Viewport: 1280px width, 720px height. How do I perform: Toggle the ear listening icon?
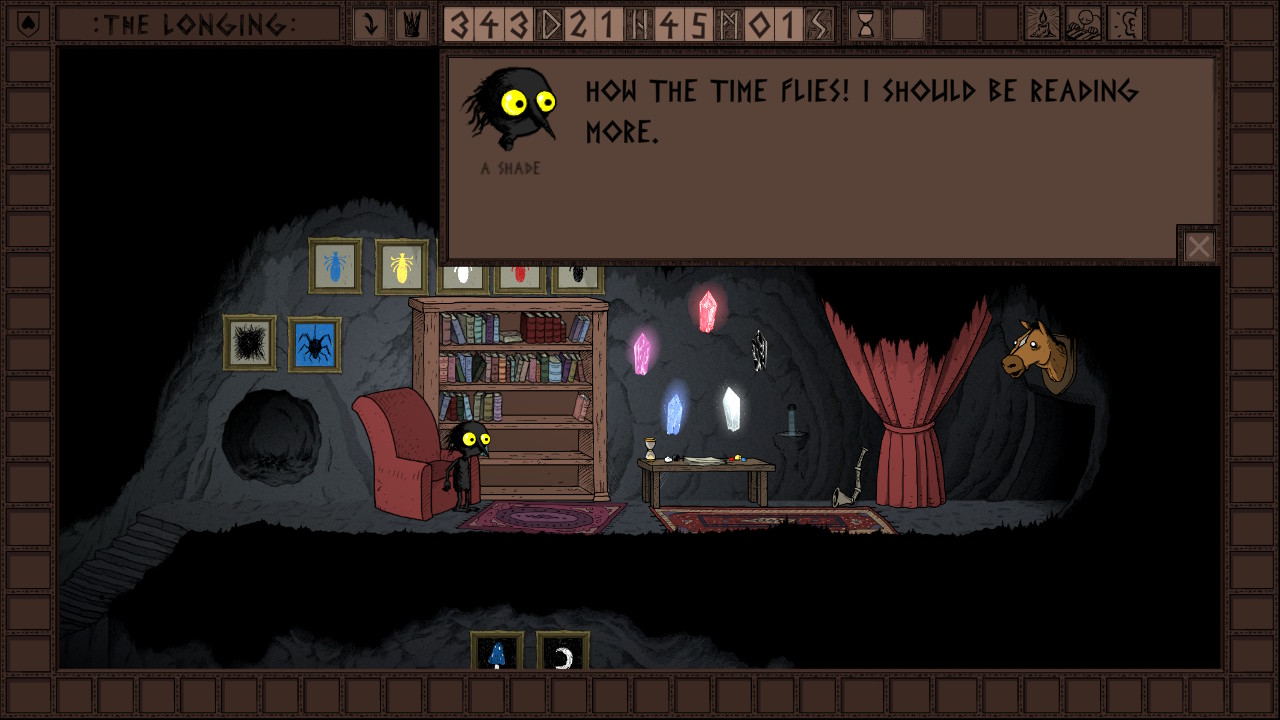point(1124,24)
